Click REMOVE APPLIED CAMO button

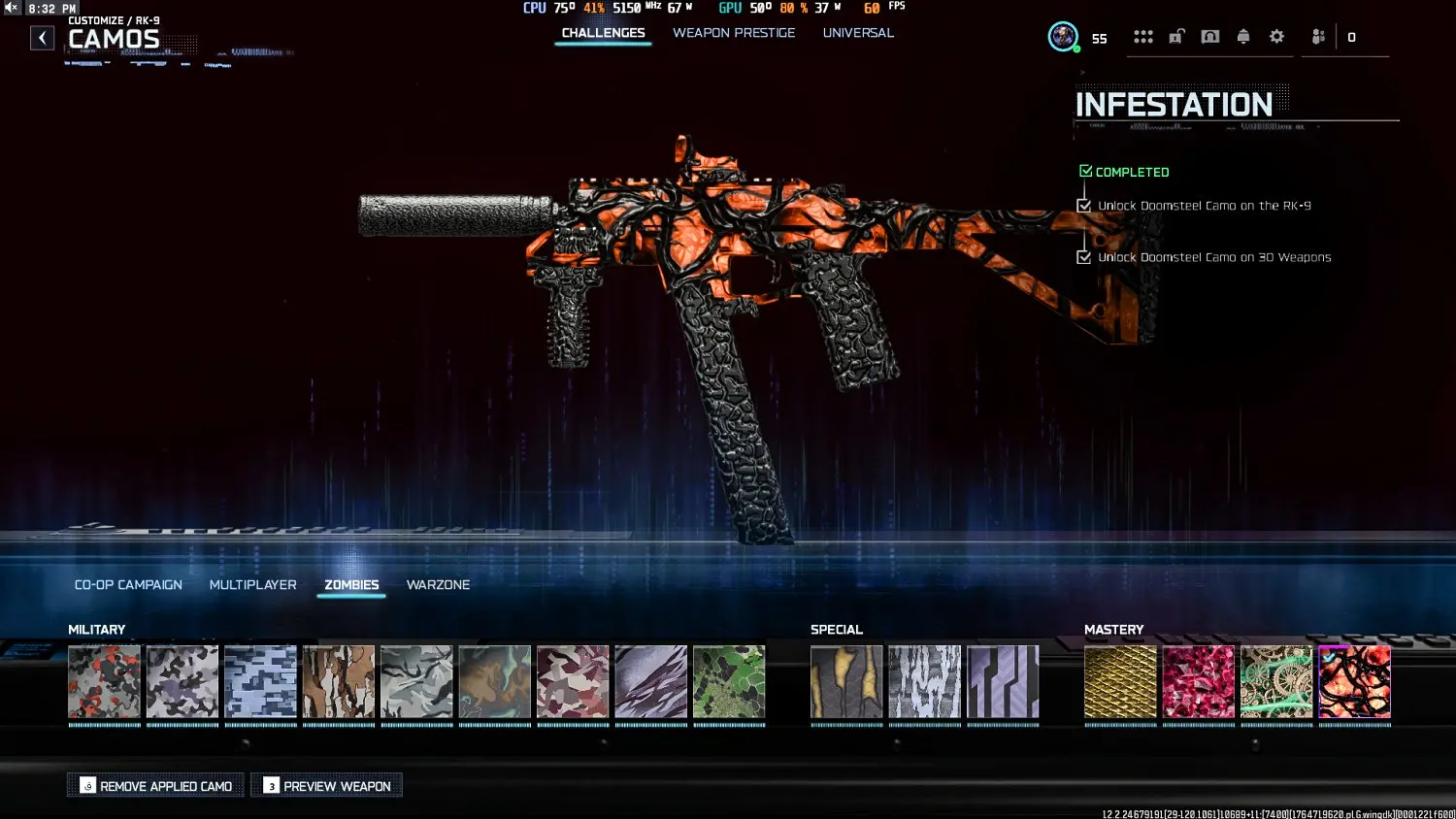pos(155,785)
